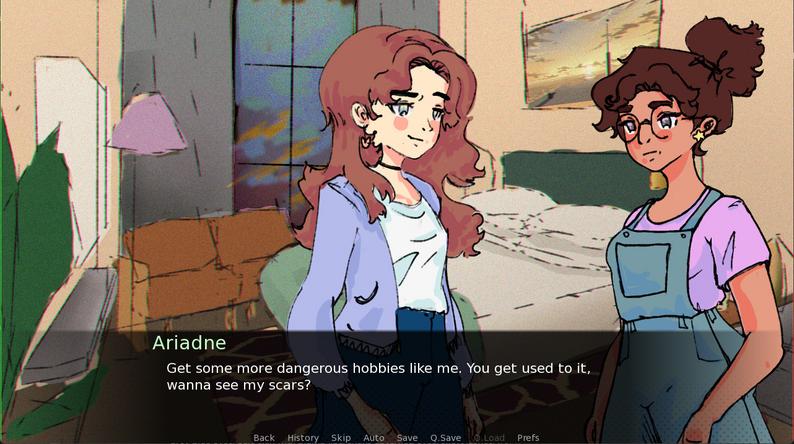Advance Ariadne's dialogue text box

397,376
